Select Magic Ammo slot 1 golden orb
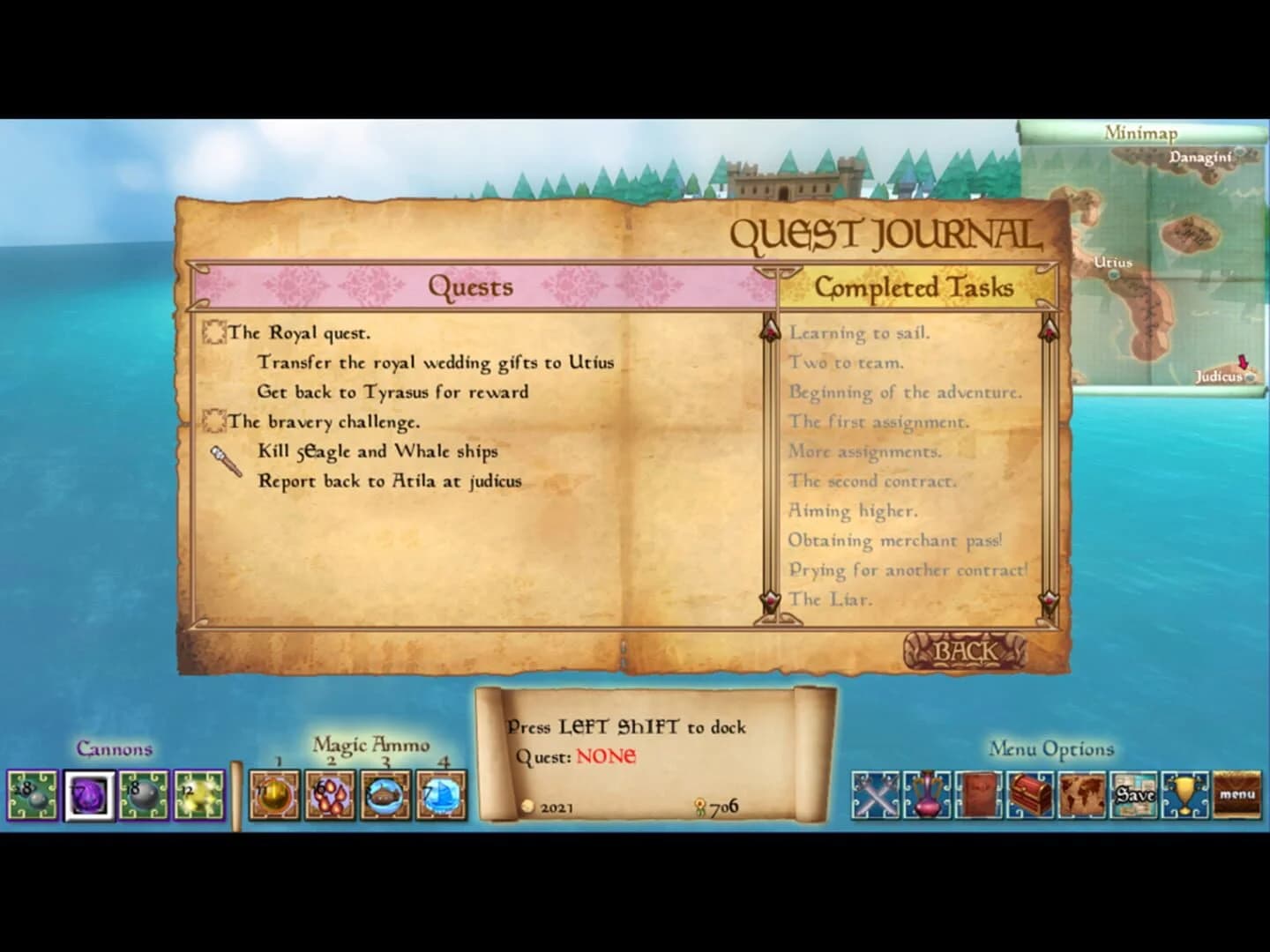 point(274,794)
